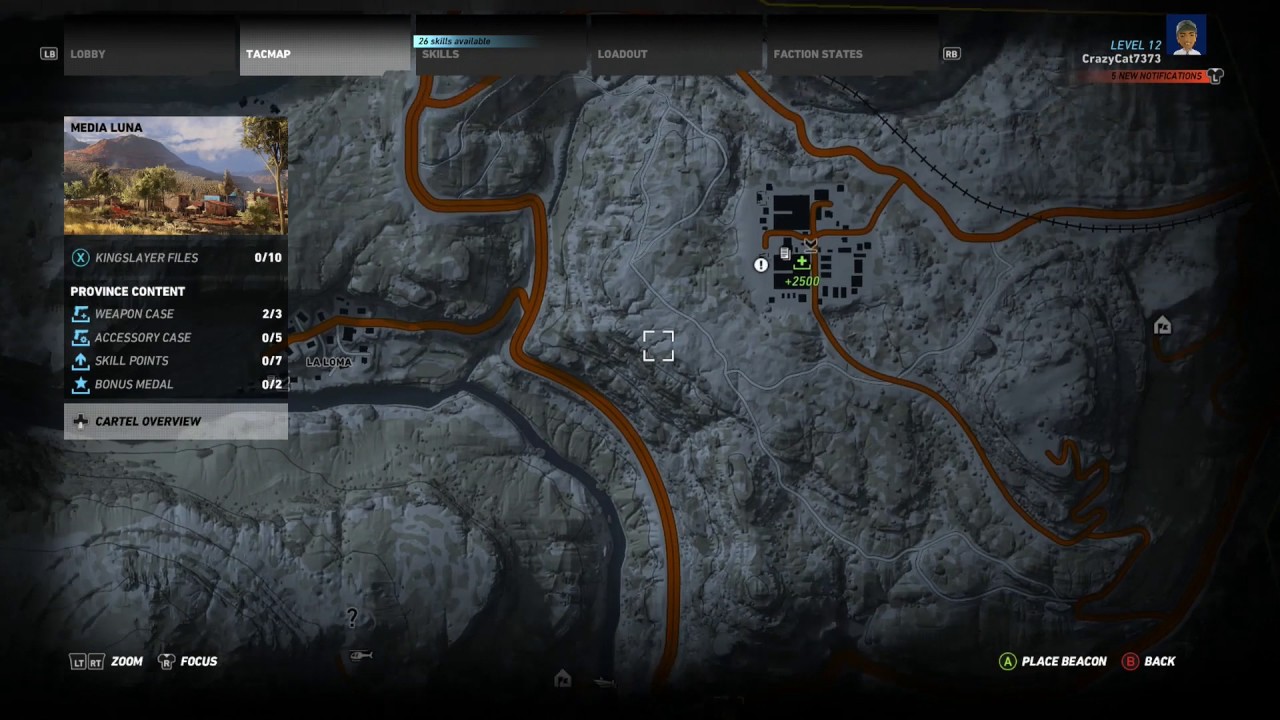This screenshot has width=1280, height=720.
Task: Select the question mark unknown location marker
Action: point(352,618)
